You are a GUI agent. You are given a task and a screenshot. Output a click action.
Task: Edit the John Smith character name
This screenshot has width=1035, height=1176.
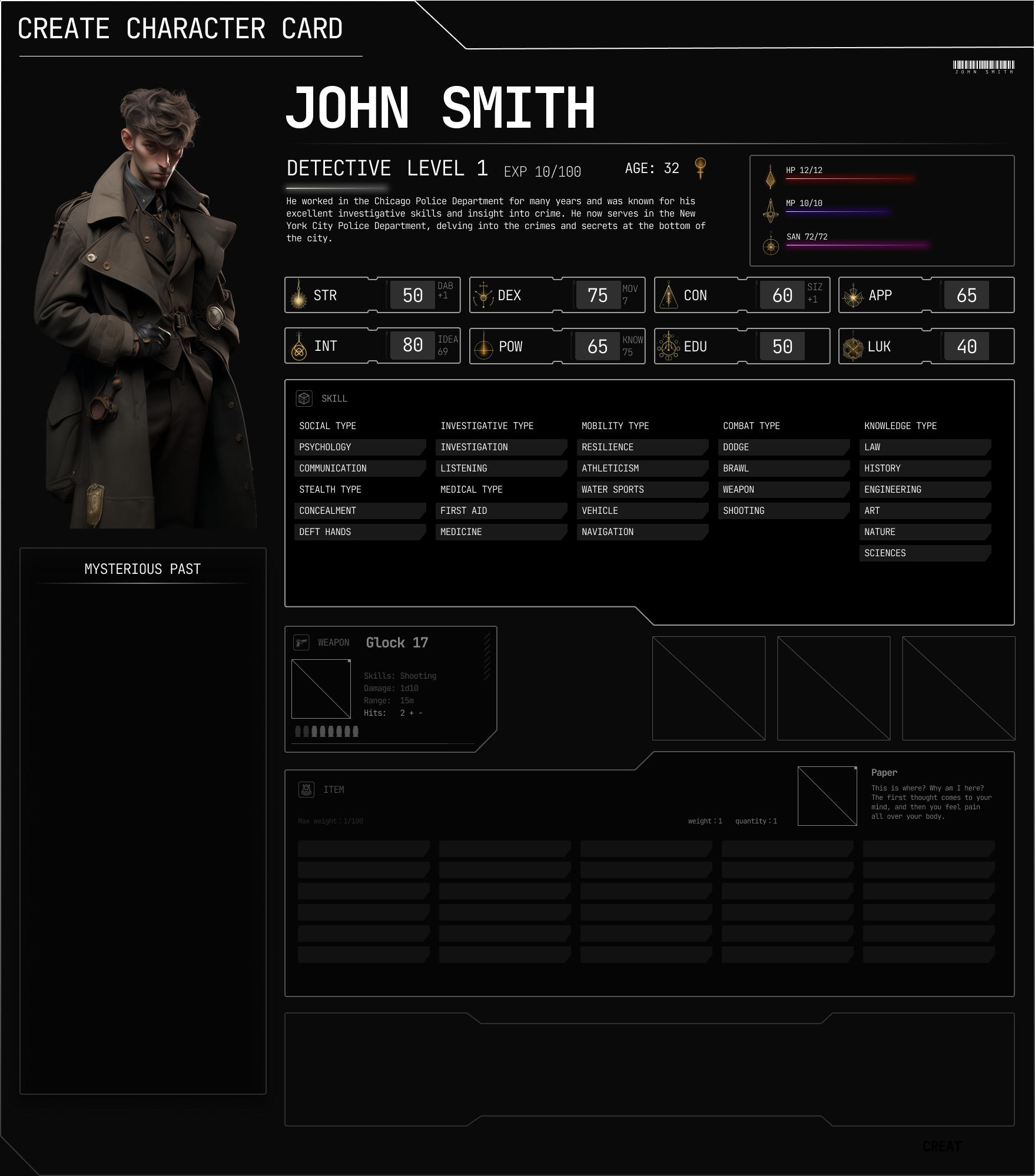coord(440,108)
